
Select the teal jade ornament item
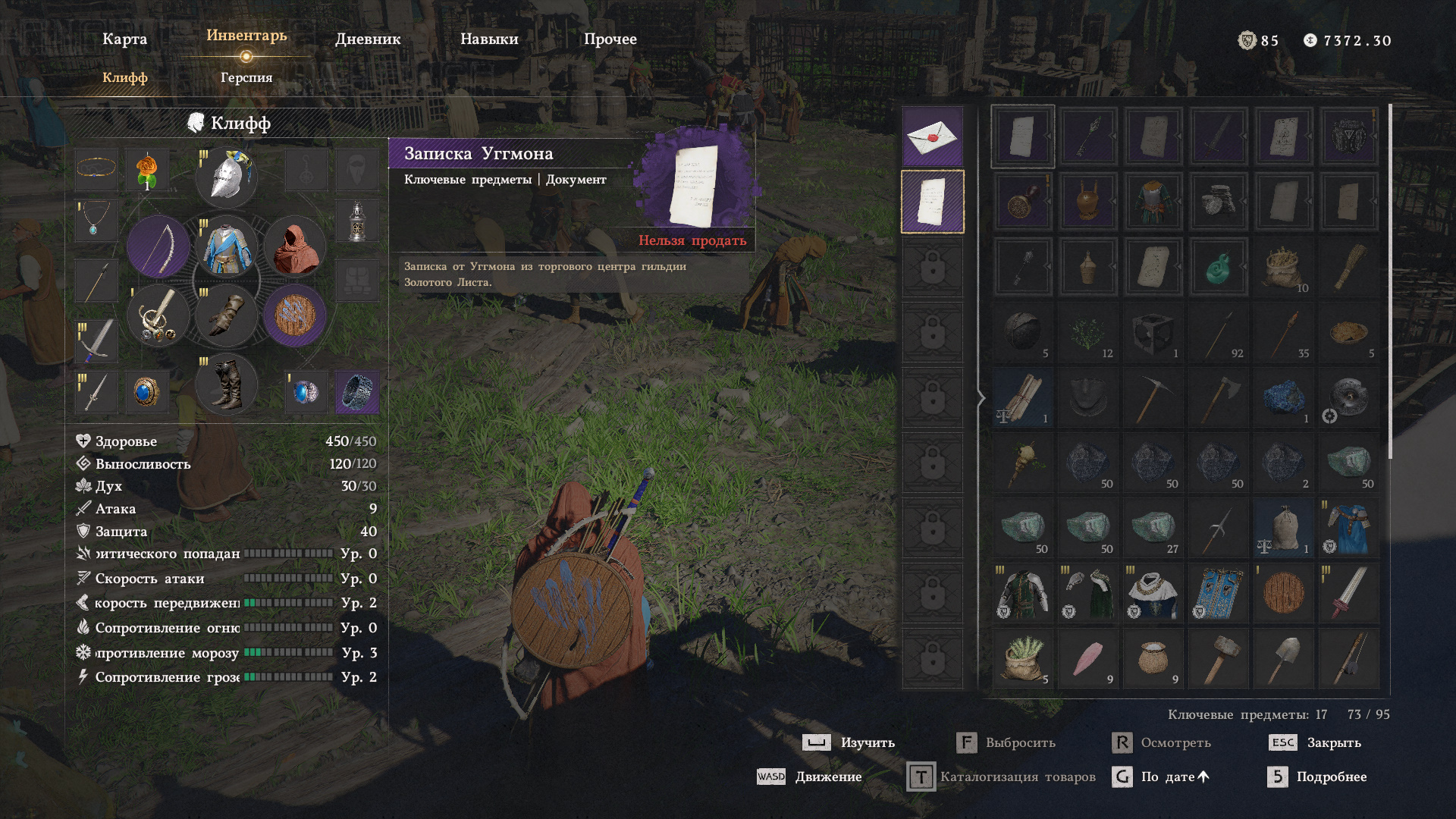(1218, 267)
